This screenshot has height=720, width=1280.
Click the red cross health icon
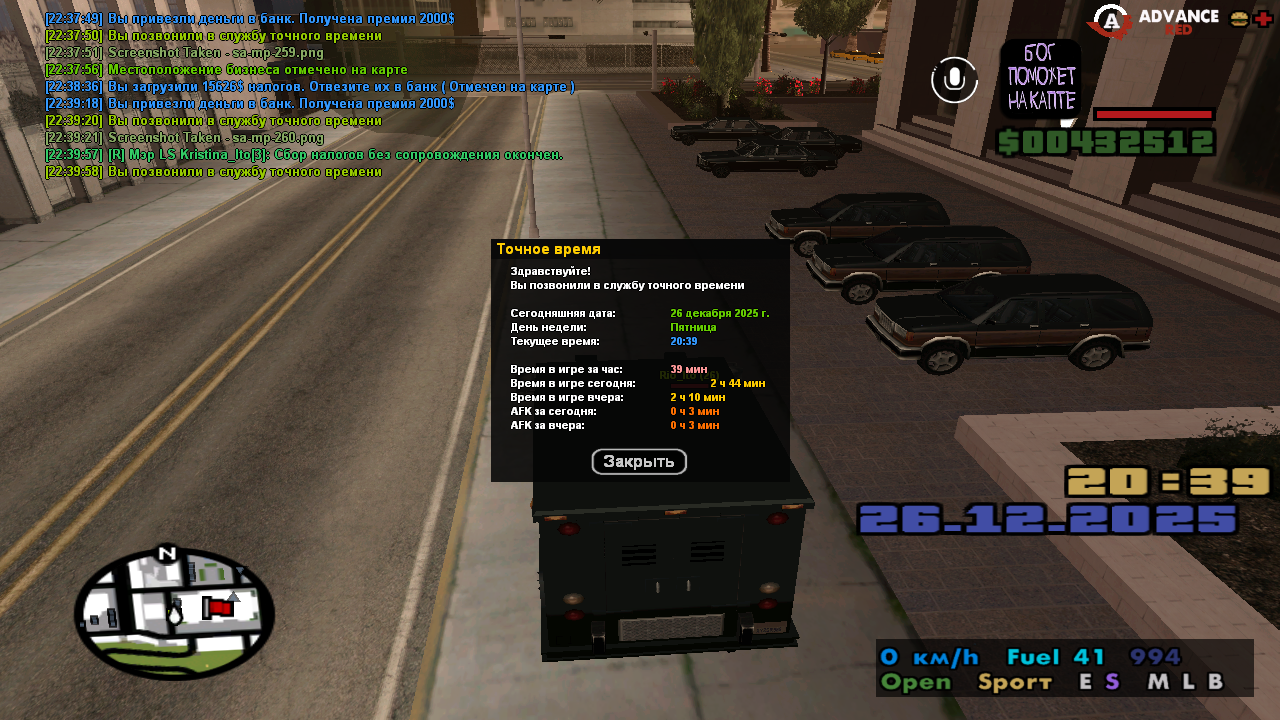coord(1262,19)
